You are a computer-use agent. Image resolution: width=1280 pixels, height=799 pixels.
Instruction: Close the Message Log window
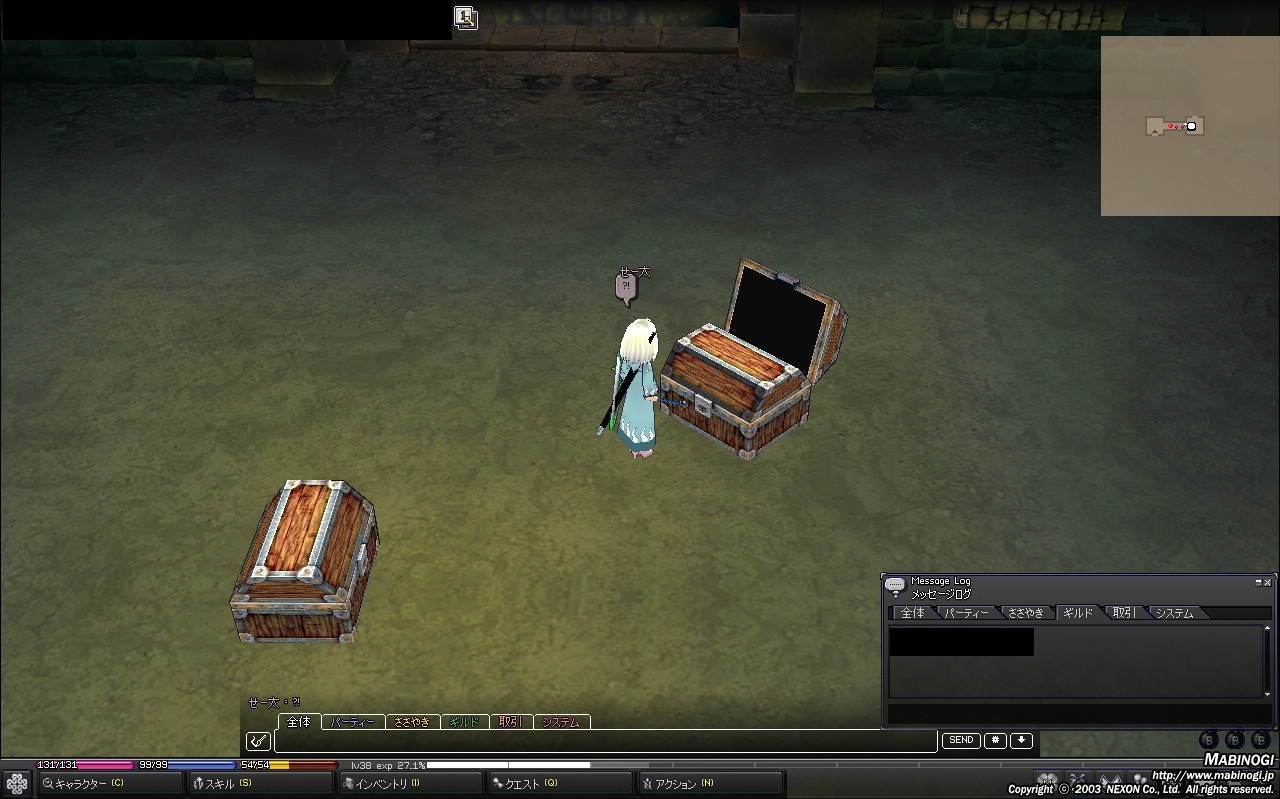1268,581
